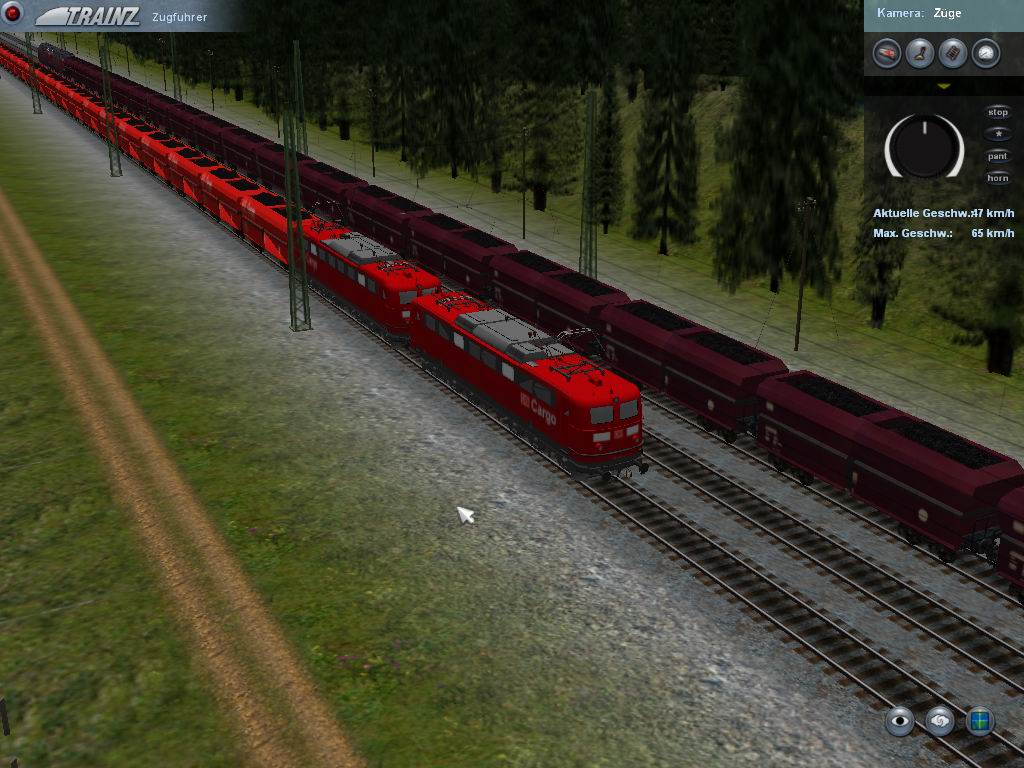This screenshot has width=1024, height=768.
Task: Choose the driver's seat camera icon
Action: point(920,53)
